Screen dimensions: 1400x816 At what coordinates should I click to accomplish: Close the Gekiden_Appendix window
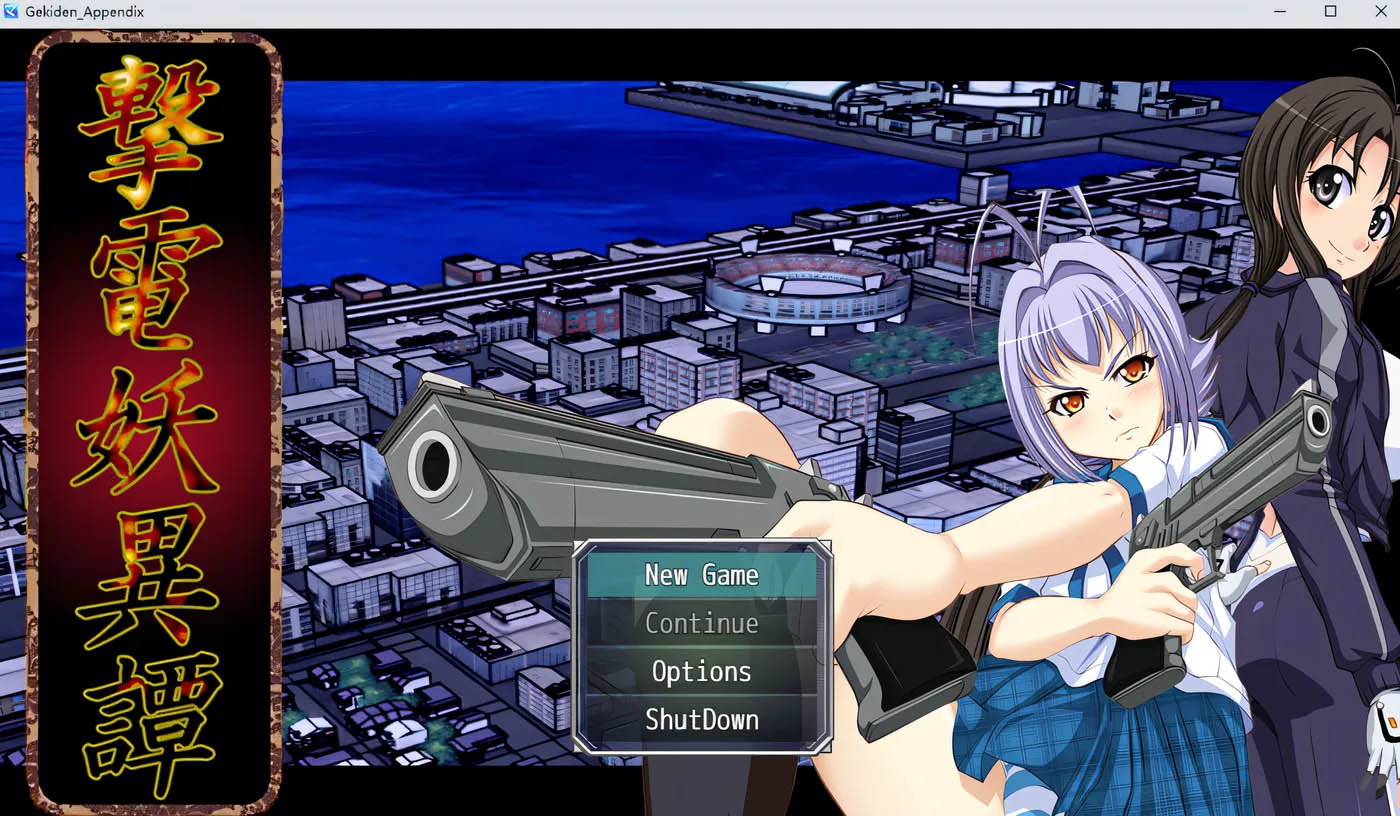click(1382, 11)
